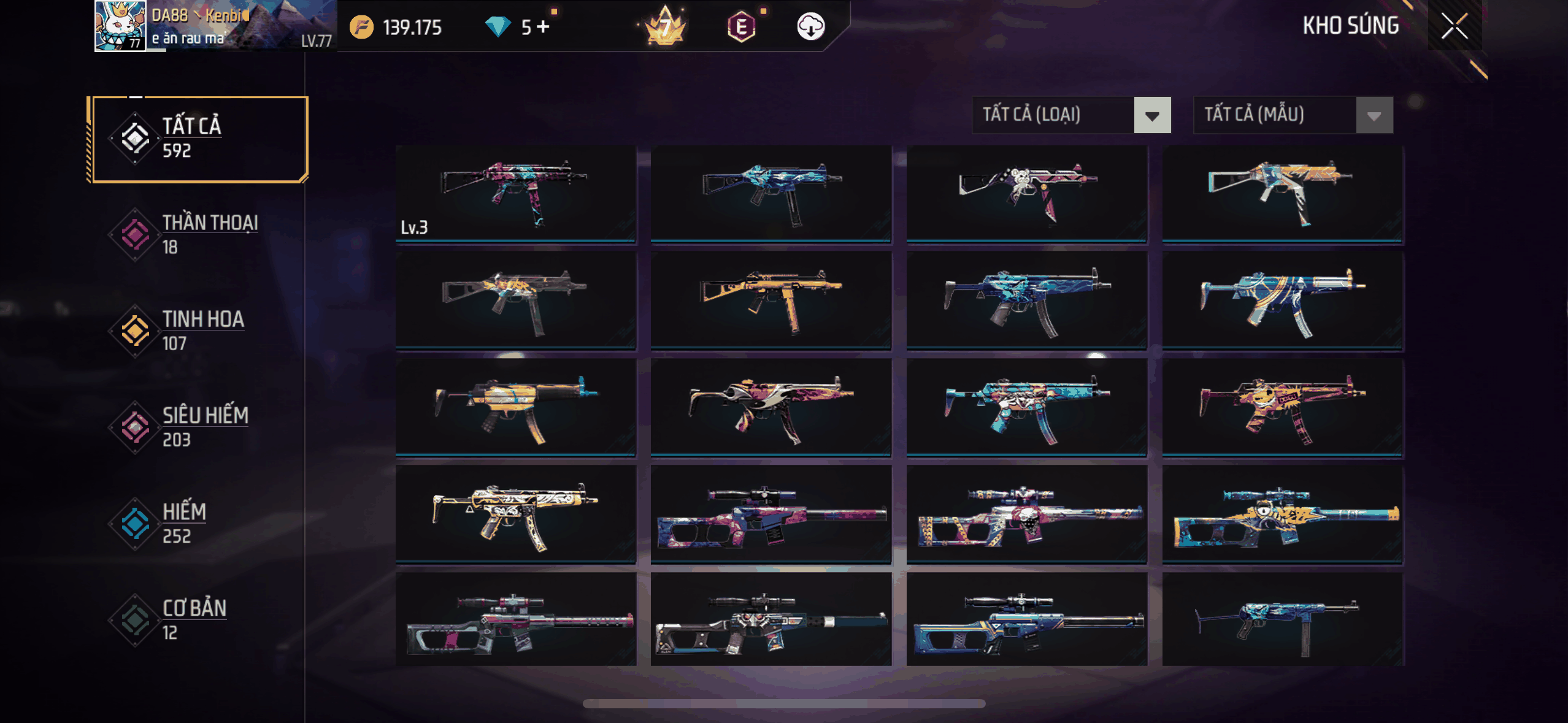This screenshot has height=723, width=1568.
Task: Add diamonds with the plus button
Action: pyautogui.click(x=544, y=27)
